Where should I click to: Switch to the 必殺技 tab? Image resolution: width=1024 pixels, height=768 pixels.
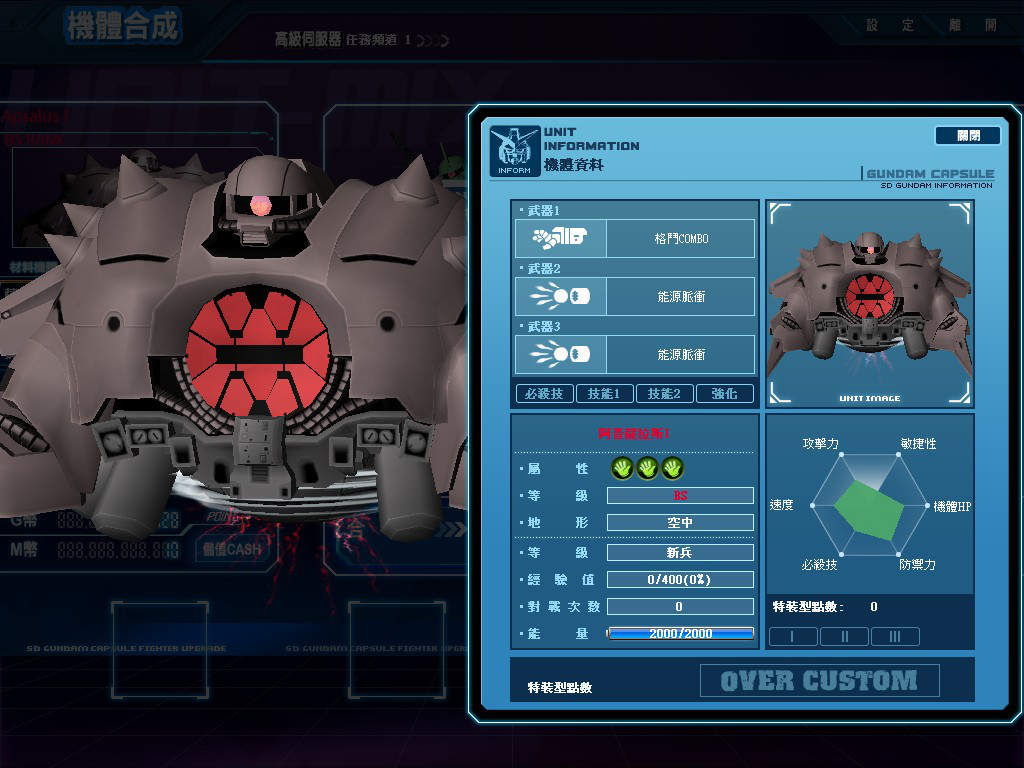[x=544, y=394]
